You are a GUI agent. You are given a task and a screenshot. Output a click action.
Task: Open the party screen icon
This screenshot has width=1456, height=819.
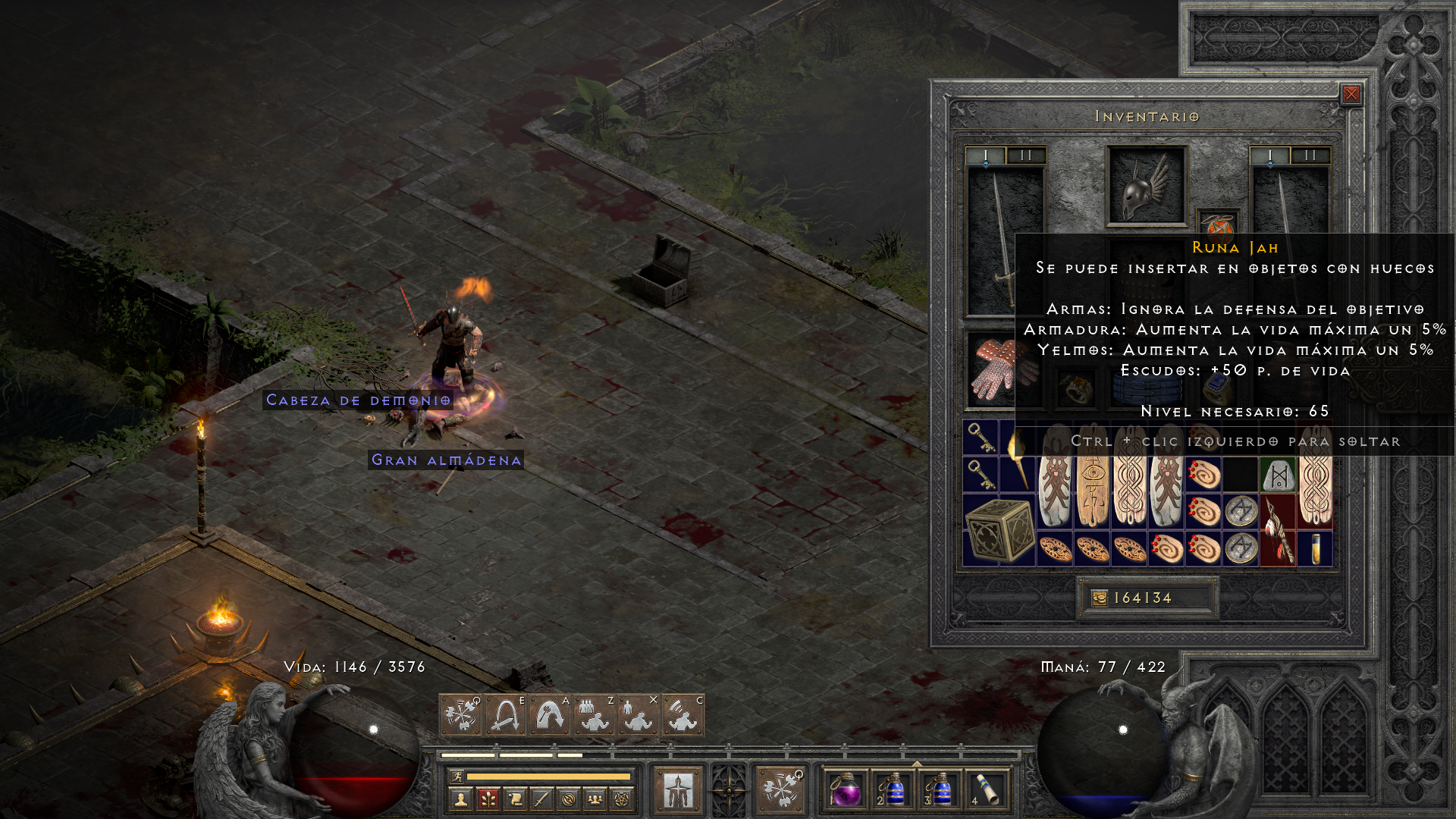(x=595, y=799)
